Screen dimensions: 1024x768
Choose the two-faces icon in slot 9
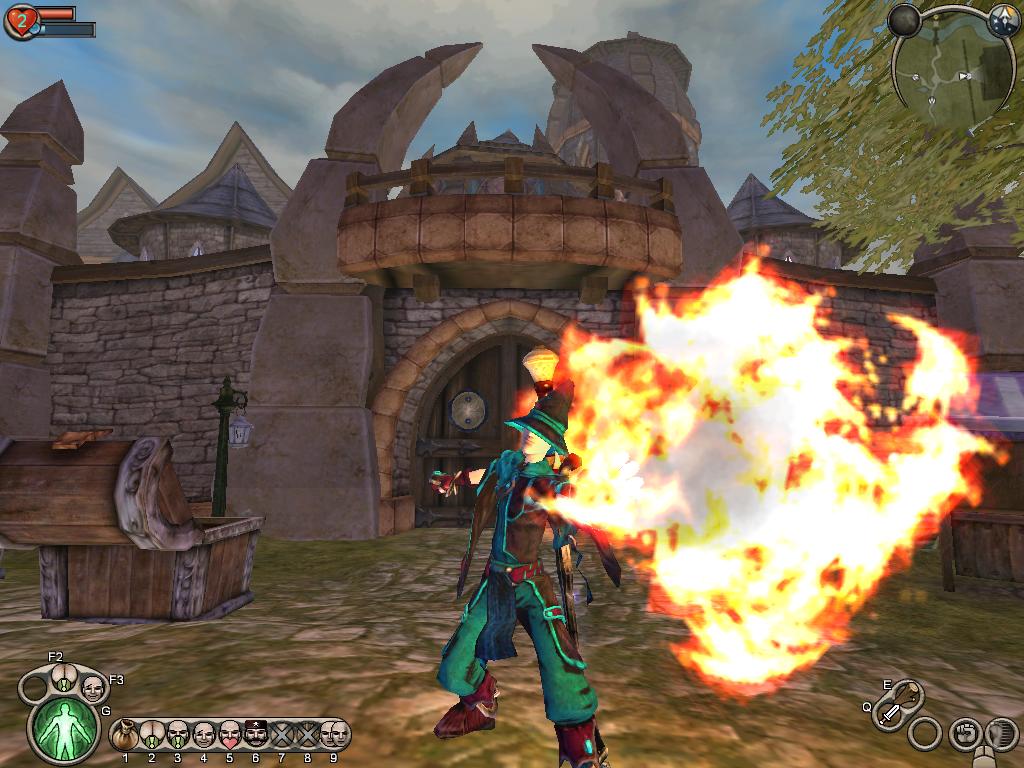click(x=335, y=735)
